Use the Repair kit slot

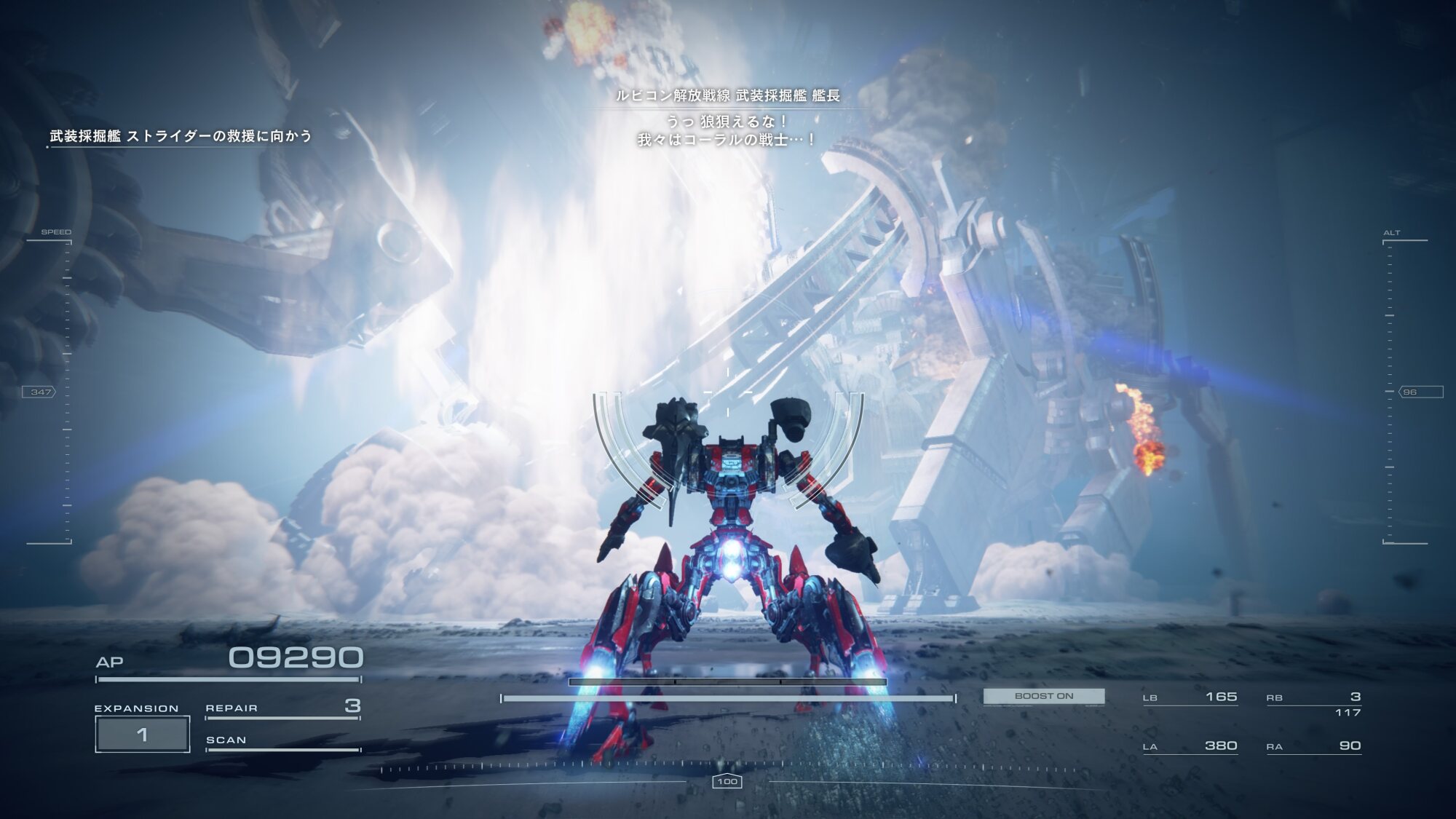coord(282,707)
